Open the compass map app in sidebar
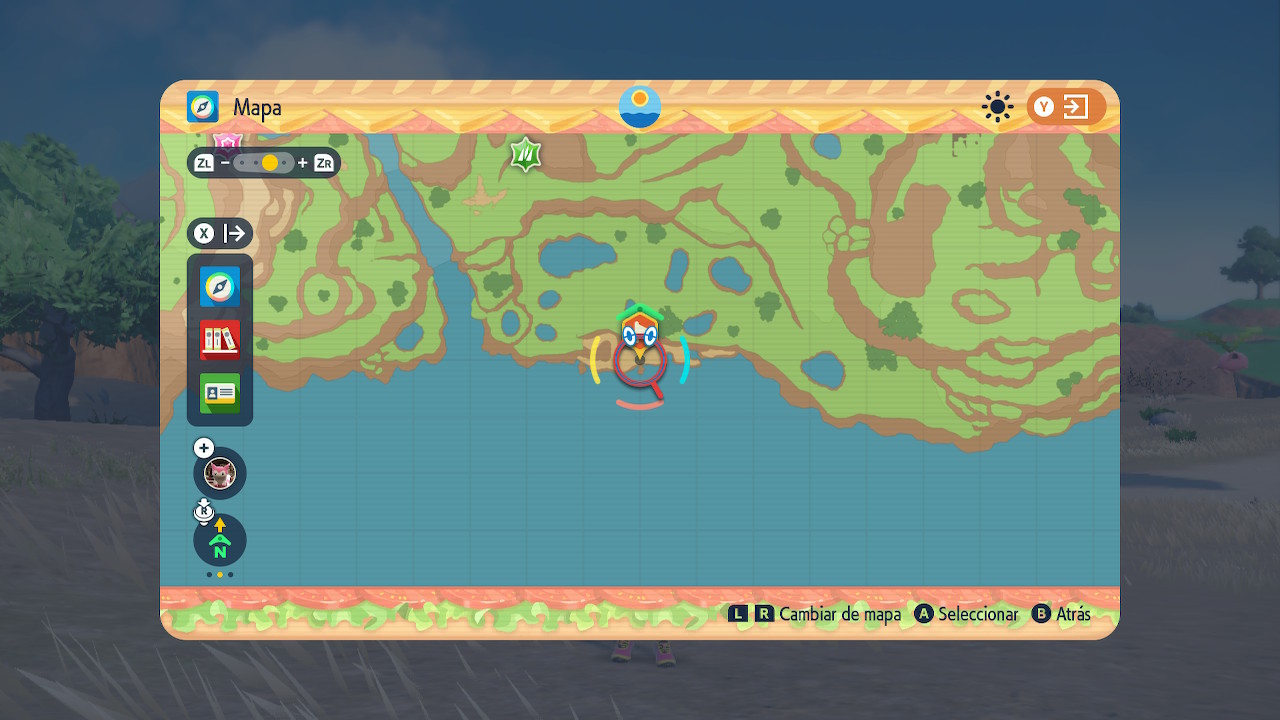 click(x=220, y=286)
